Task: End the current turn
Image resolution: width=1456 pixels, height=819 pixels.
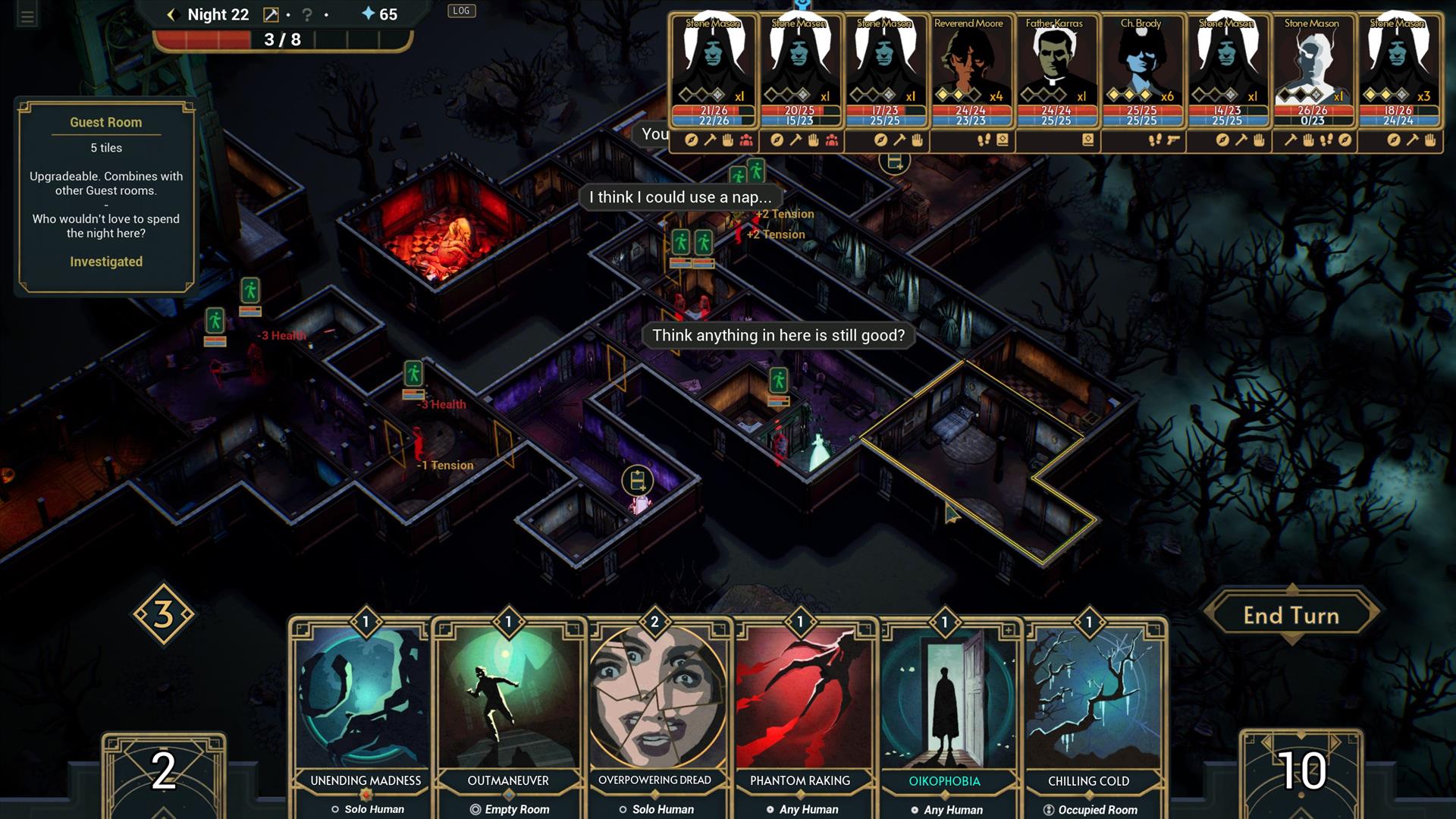Action: point(1291,615)
